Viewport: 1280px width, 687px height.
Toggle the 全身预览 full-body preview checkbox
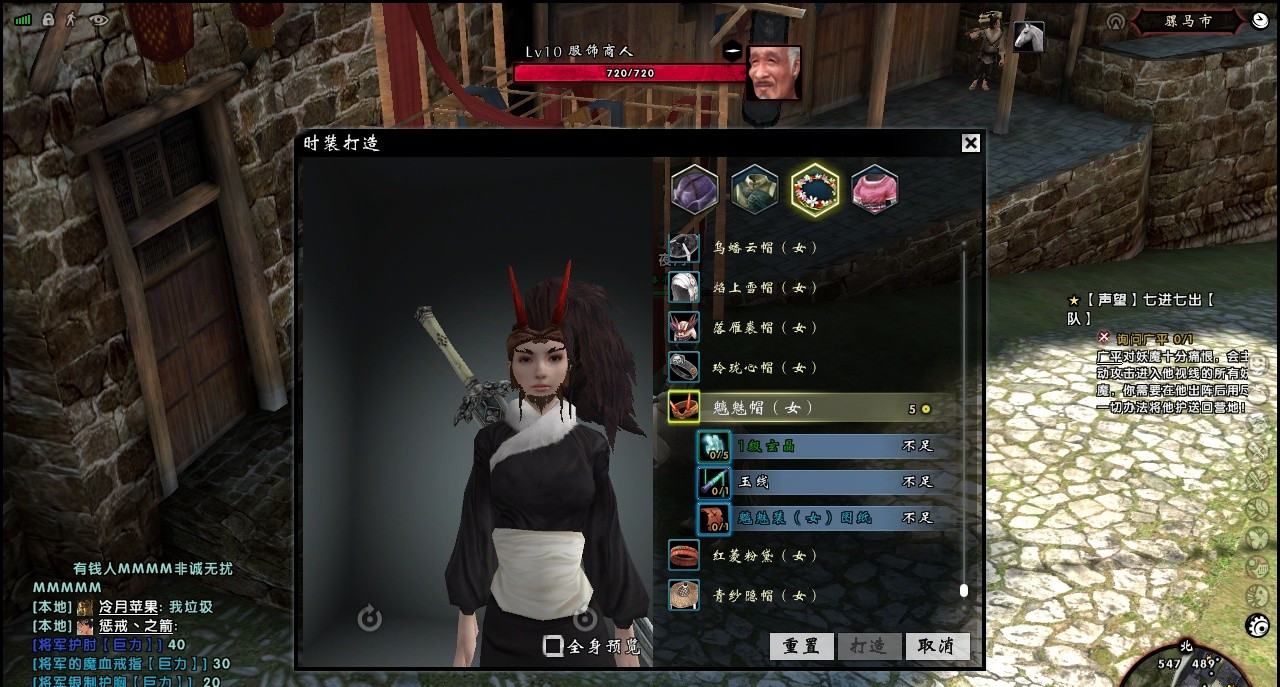click(x=553, y=646)
